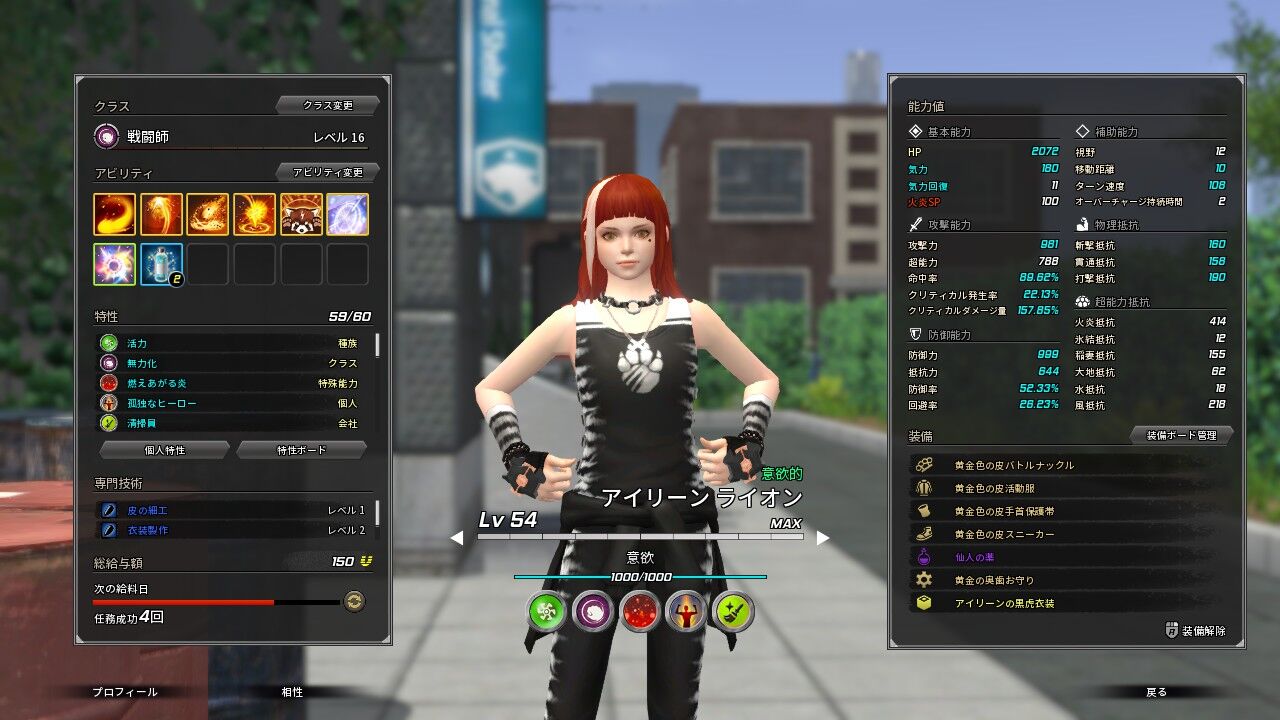Click the left arrow beside Lv 54
The width and height of the screenshot is (1280, 720).
tap(457, 539)
